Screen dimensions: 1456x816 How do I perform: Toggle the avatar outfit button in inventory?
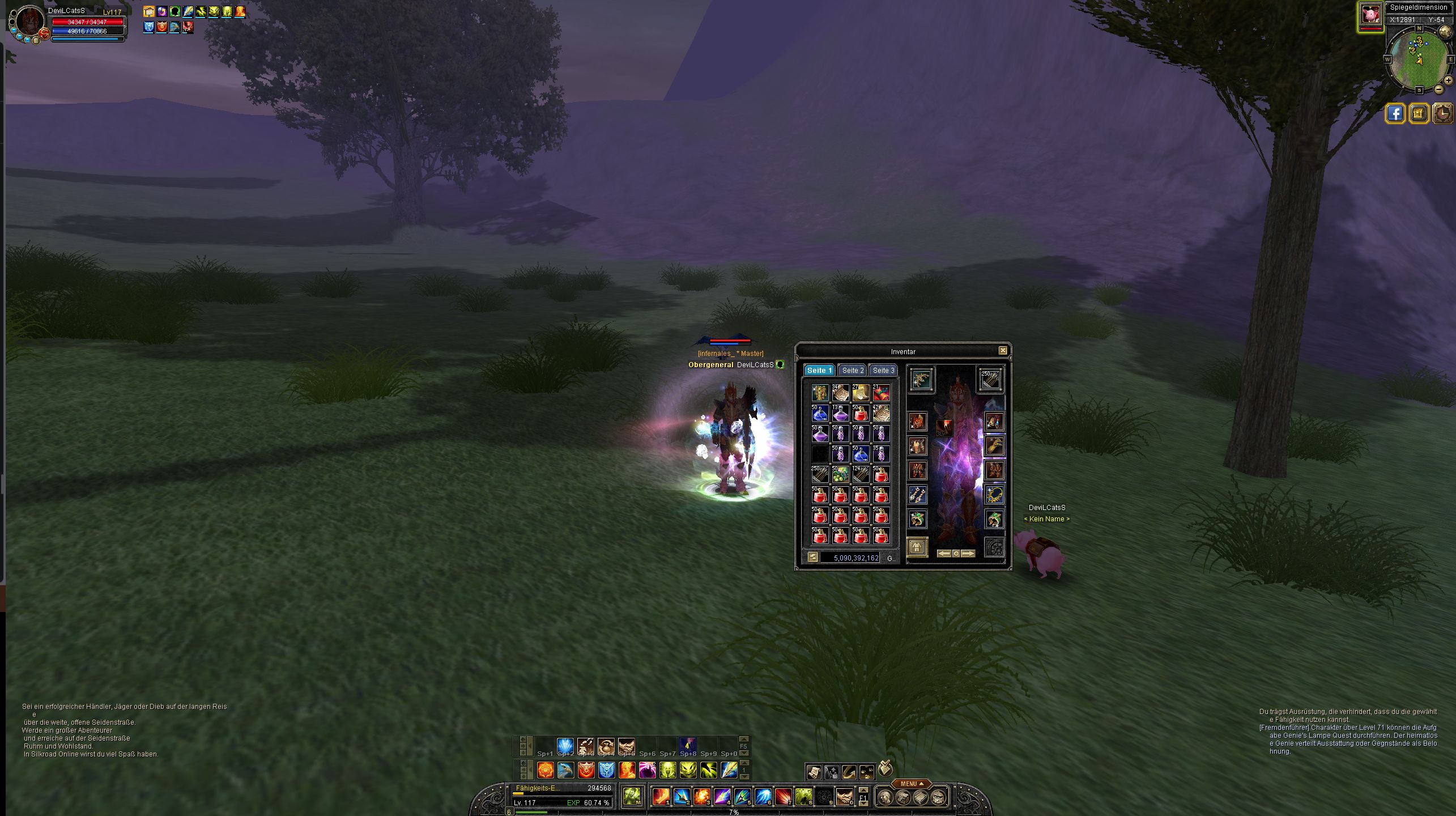click(917, 547)
